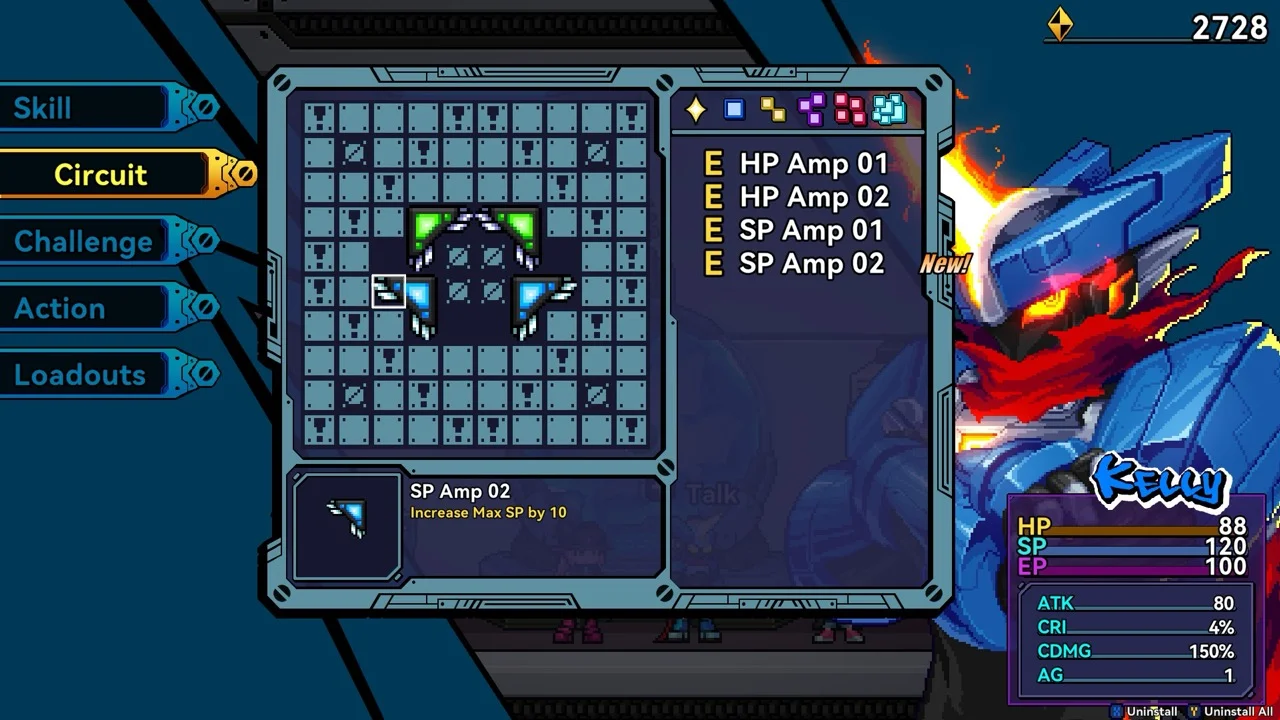Filter circuits by single blue block

(734, 110)
